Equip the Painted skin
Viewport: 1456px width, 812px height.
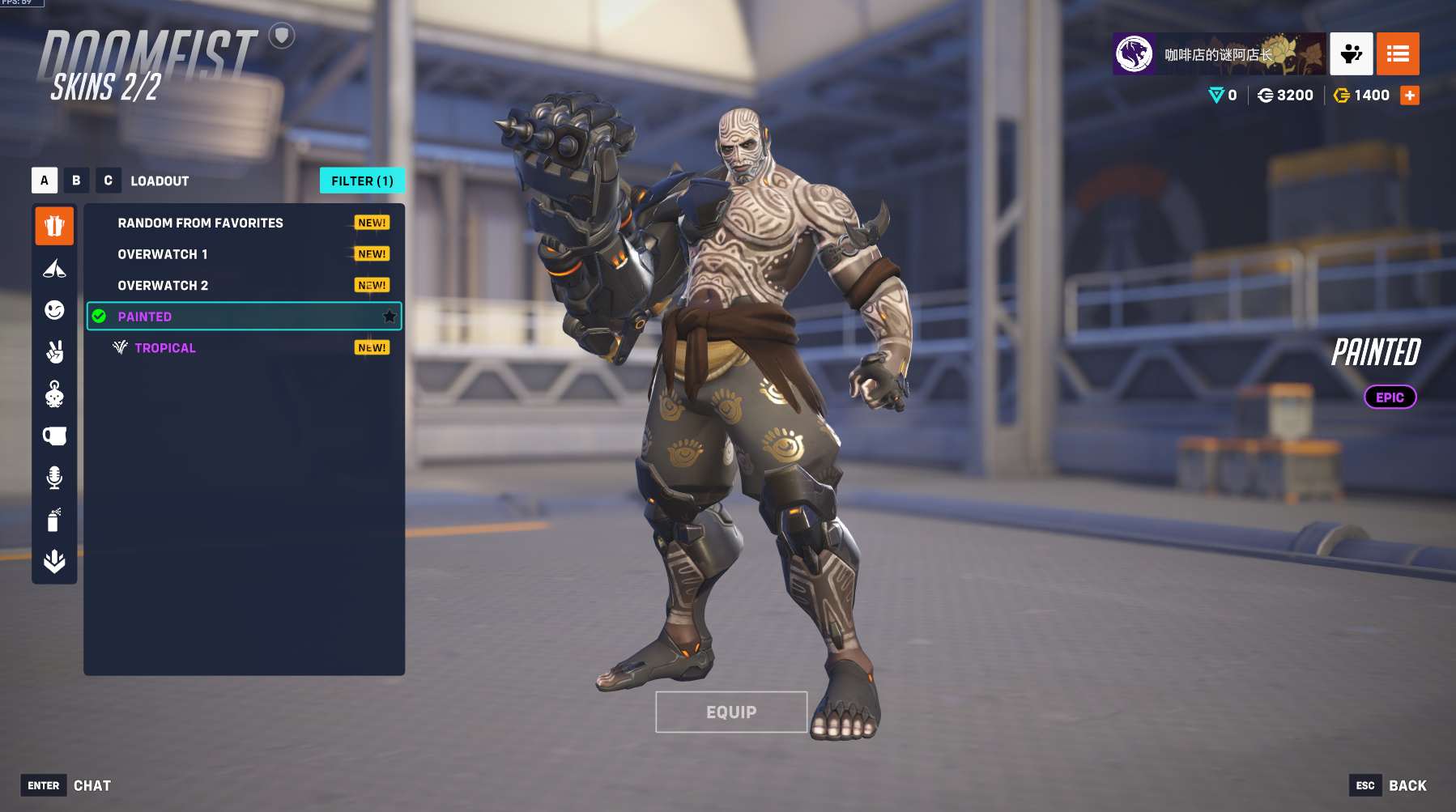(x=731, y=712)
